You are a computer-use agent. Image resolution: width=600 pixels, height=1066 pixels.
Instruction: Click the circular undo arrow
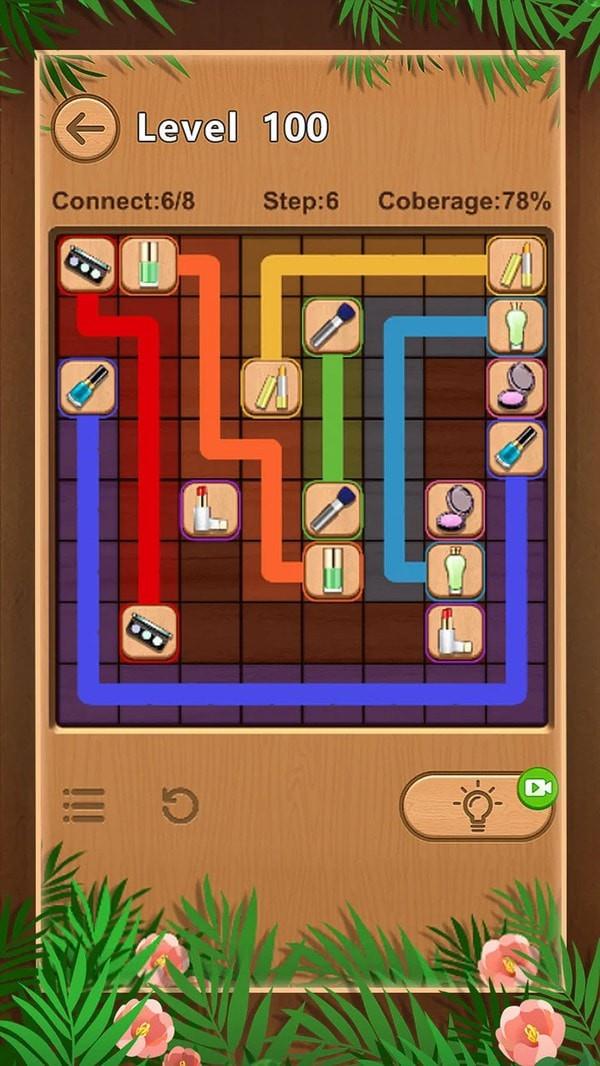[180, 805]
